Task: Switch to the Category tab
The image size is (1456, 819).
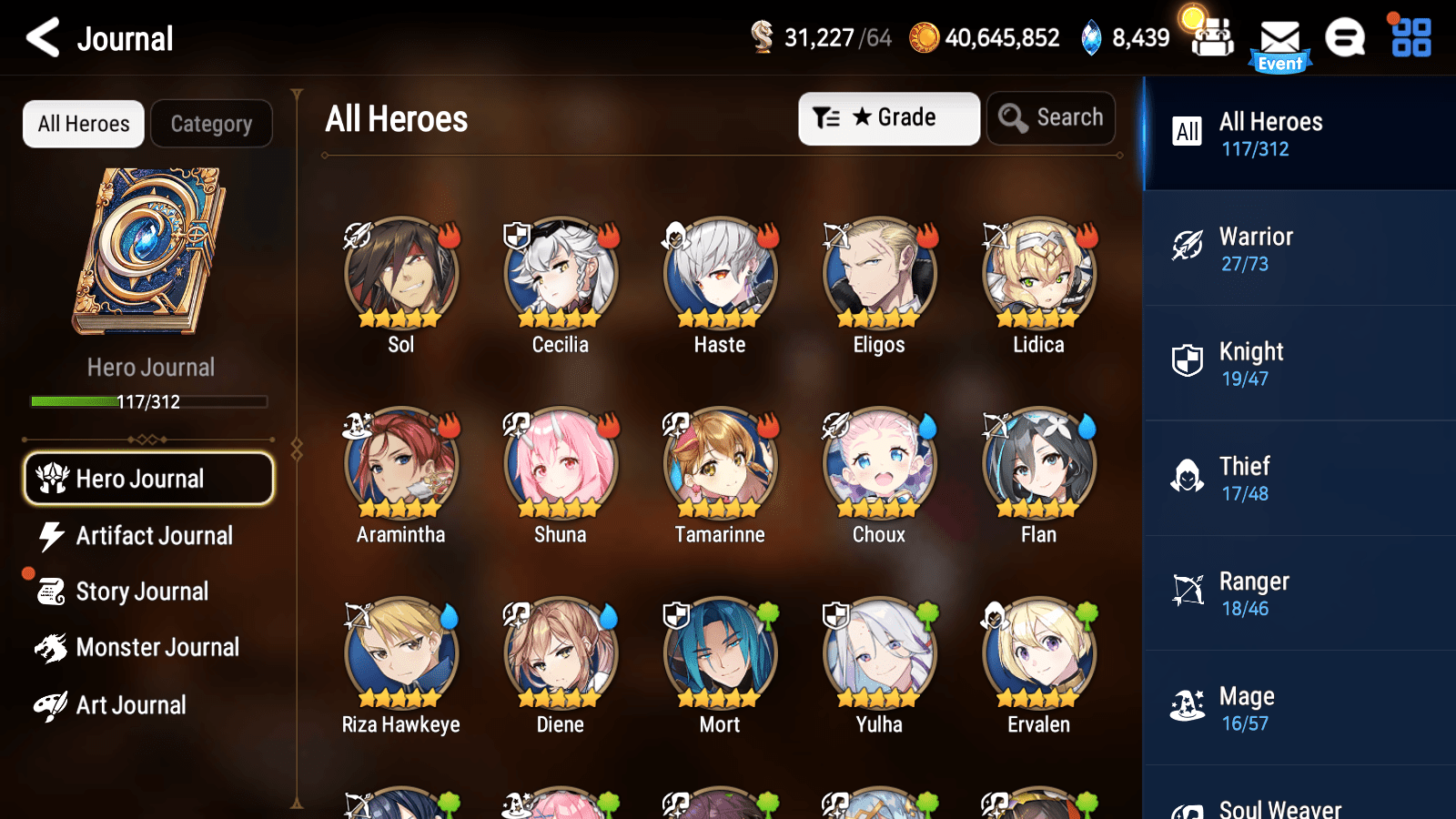Action: [212, 124]
